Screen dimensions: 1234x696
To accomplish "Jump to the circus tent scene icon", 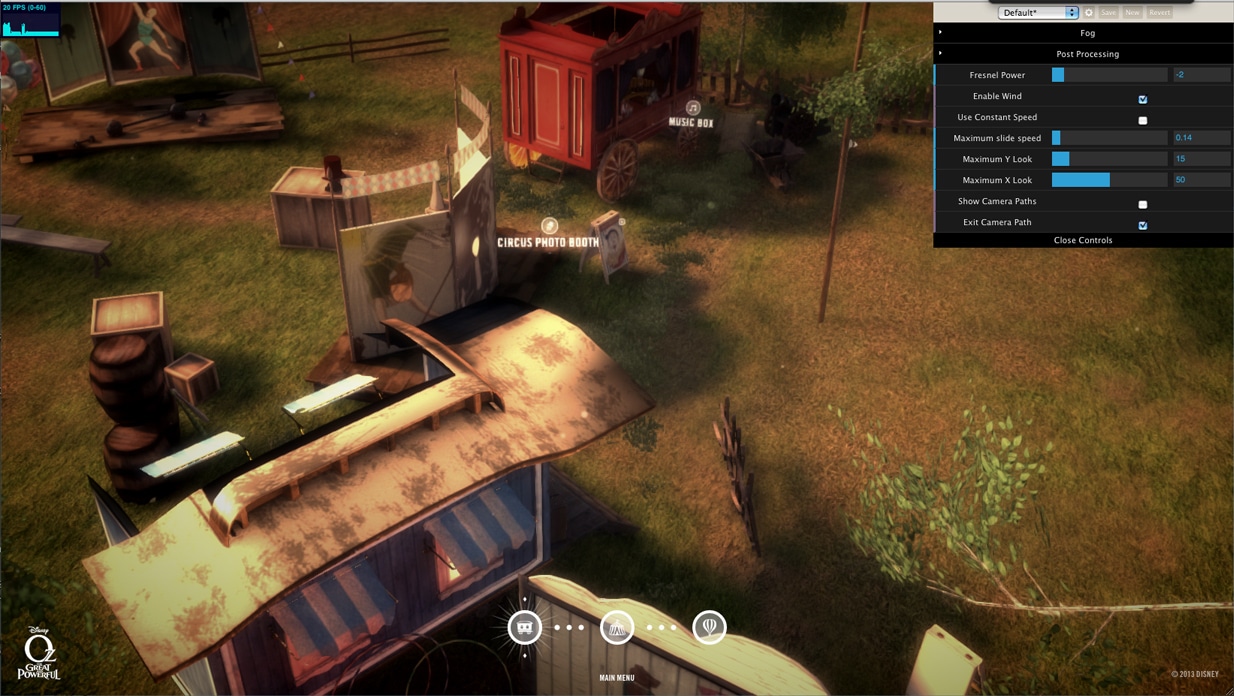I will point(617,628).
